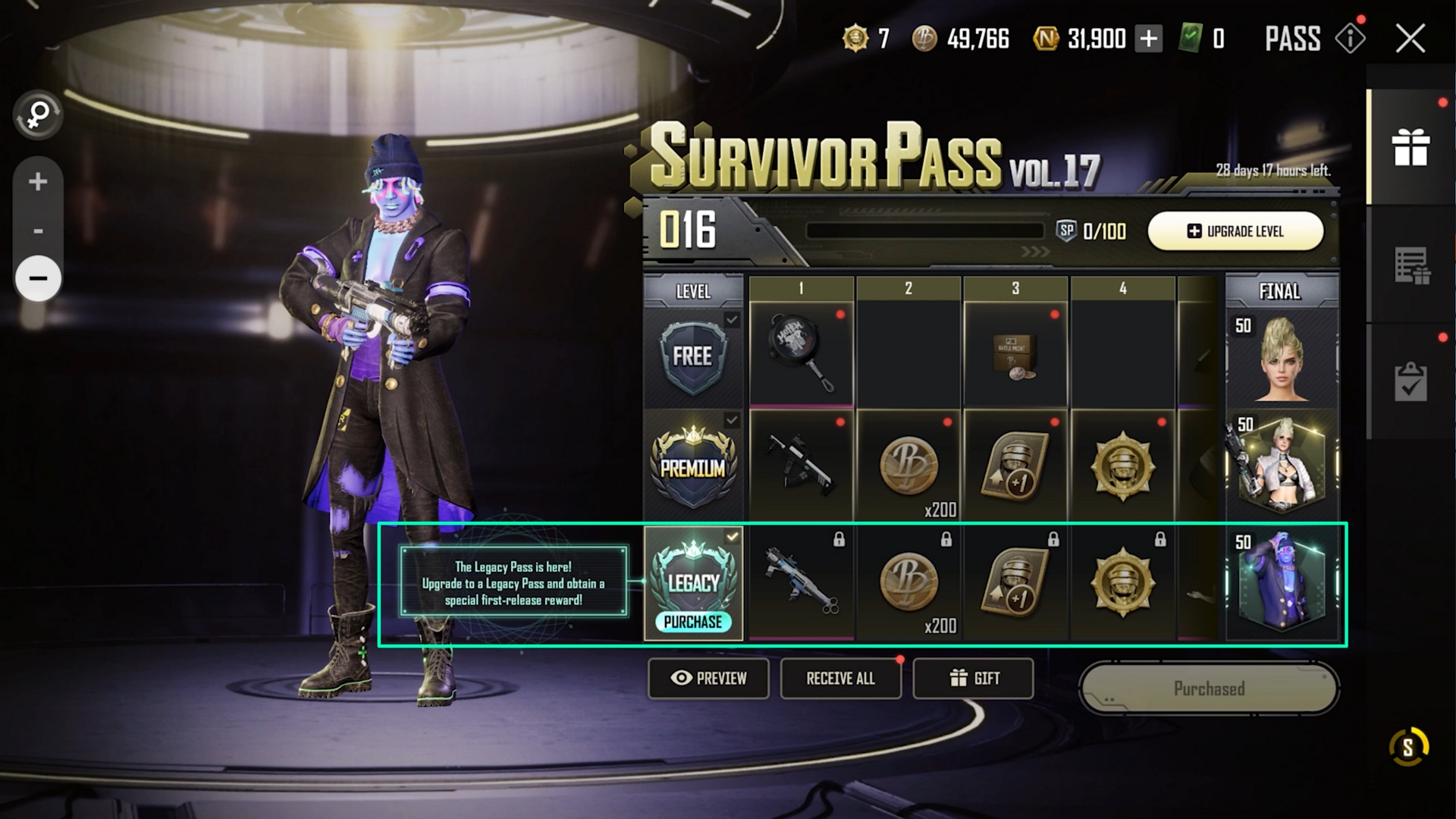1456x819 pixels.
Task: Open the Gift pass option
Action: (x=974, y=678)
